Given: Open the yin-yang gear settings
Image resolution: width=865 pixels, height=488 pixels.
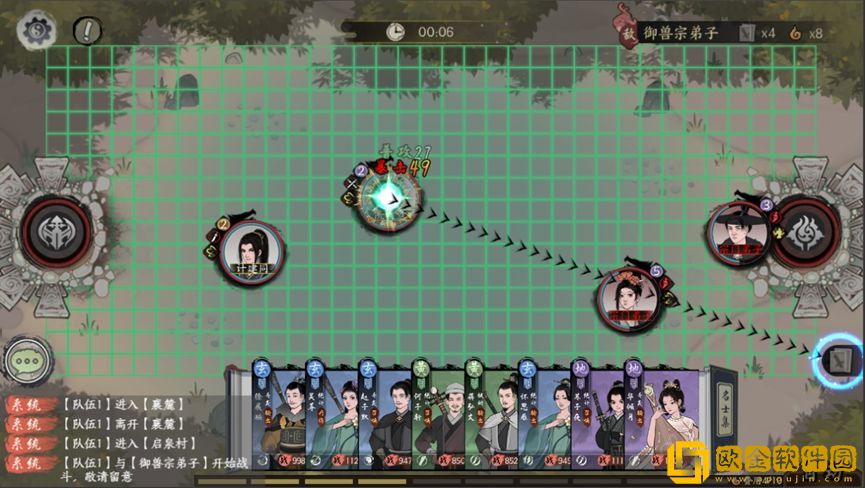Looking at the screenshot, I should click(x=38, y=30).
